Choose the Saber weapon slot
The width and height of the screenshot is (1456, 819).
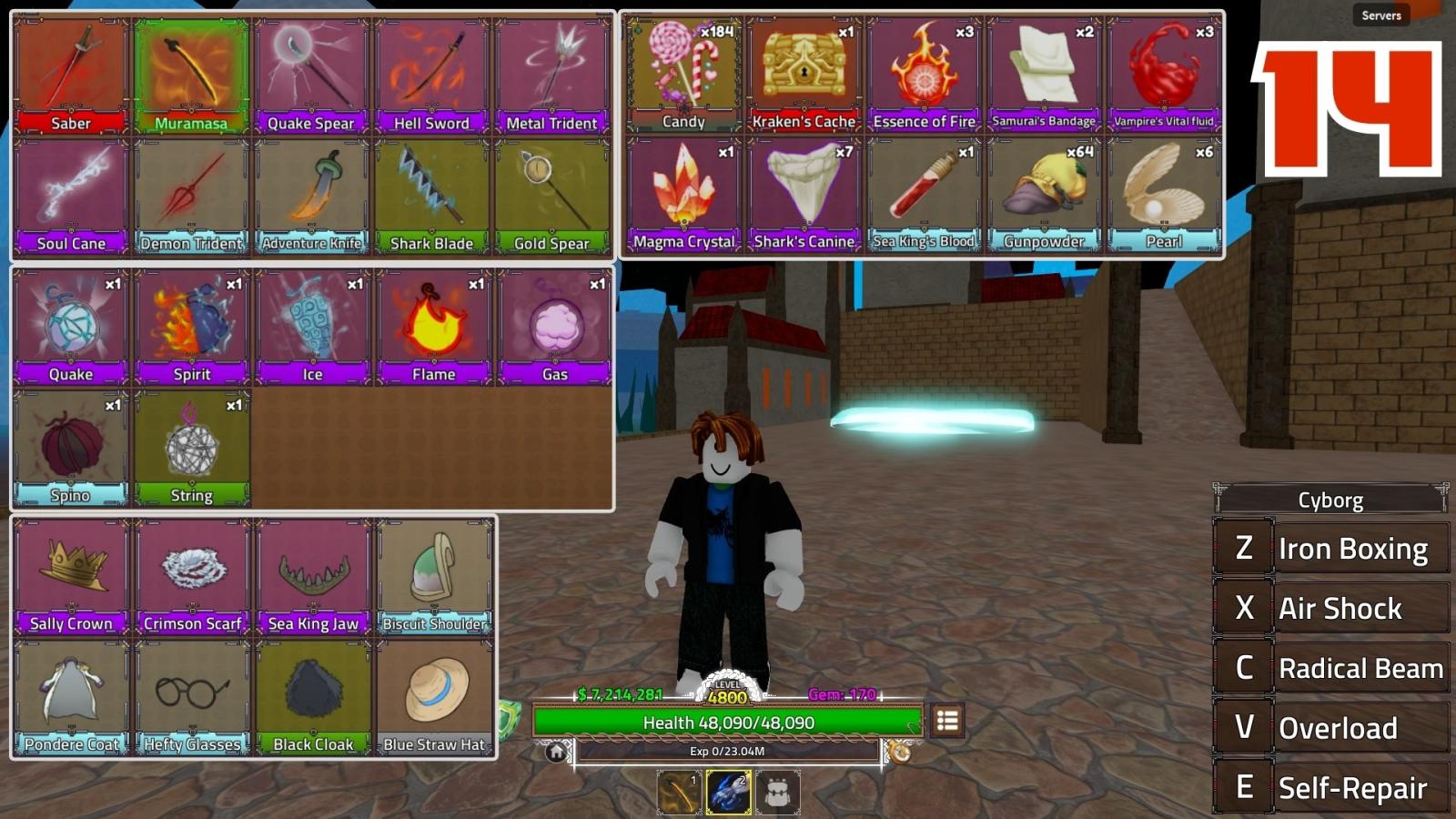71,76
